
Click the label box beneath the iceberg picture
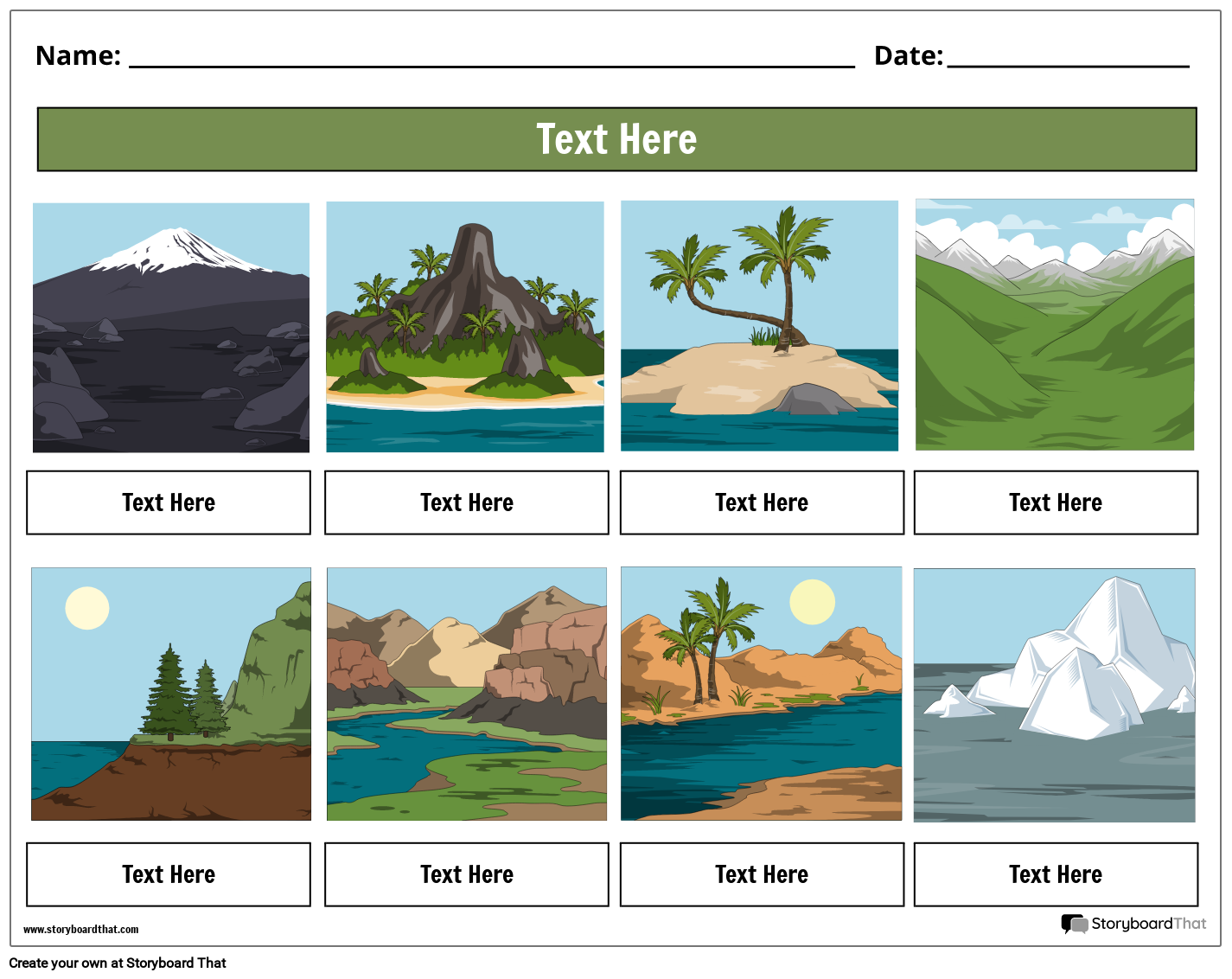(x=1056, y=874)
